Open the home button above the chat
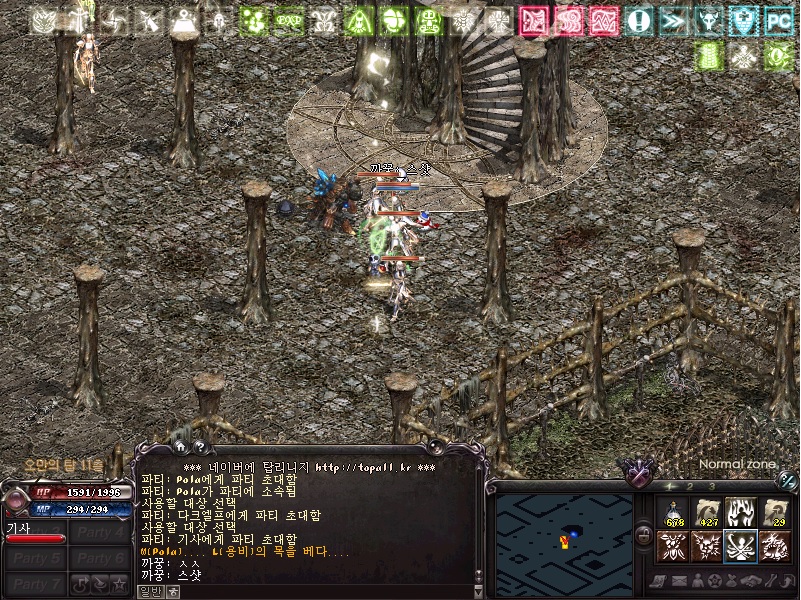The image size is (801, 600). tap(180, 447)
